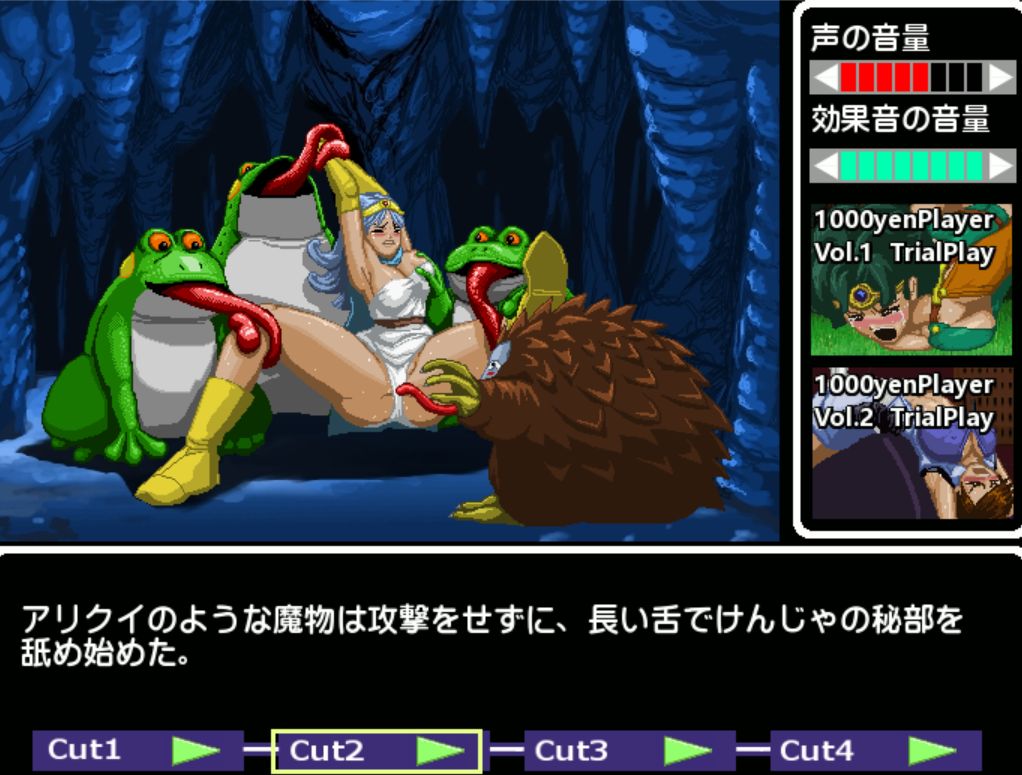Switch to Cut1
This screenshot has width=1022, height=775.
[x=138, y=750]
